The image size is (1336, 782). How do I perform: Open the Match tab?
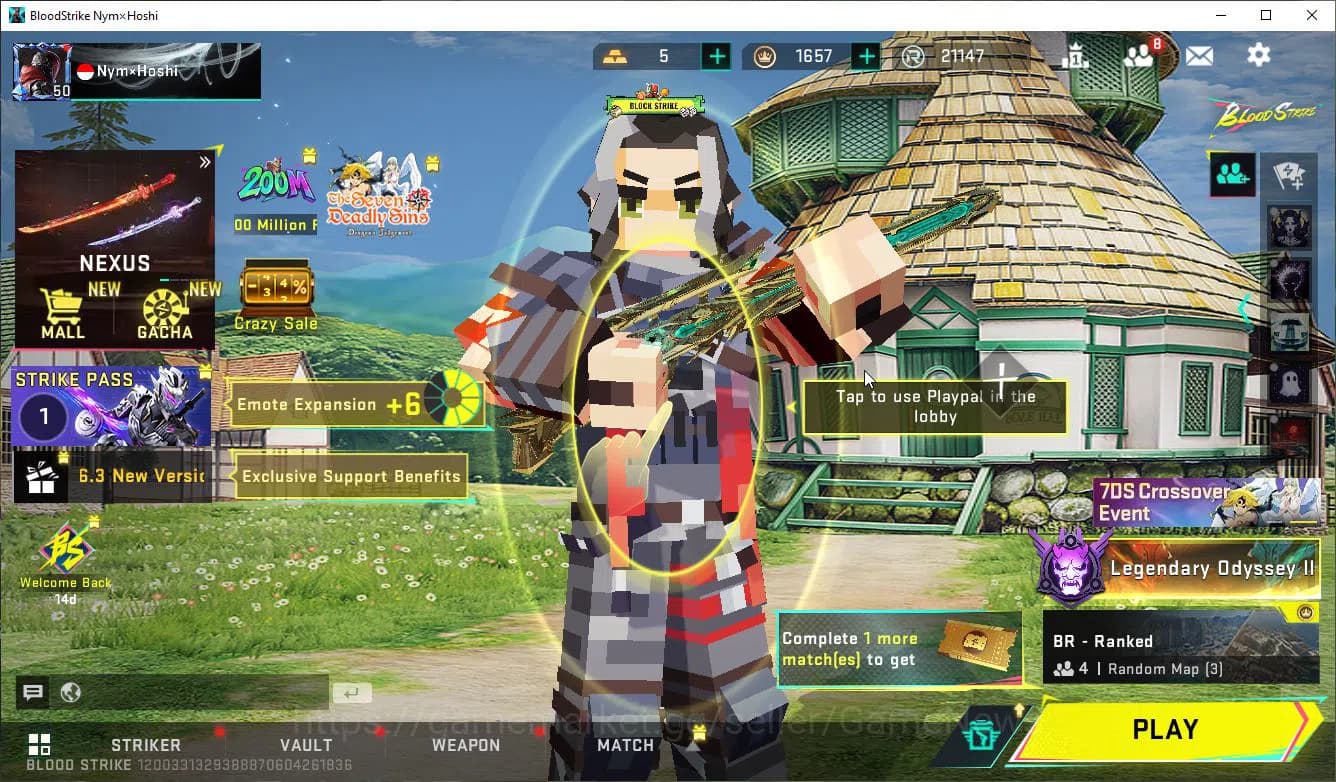click(x=625, y=745)
